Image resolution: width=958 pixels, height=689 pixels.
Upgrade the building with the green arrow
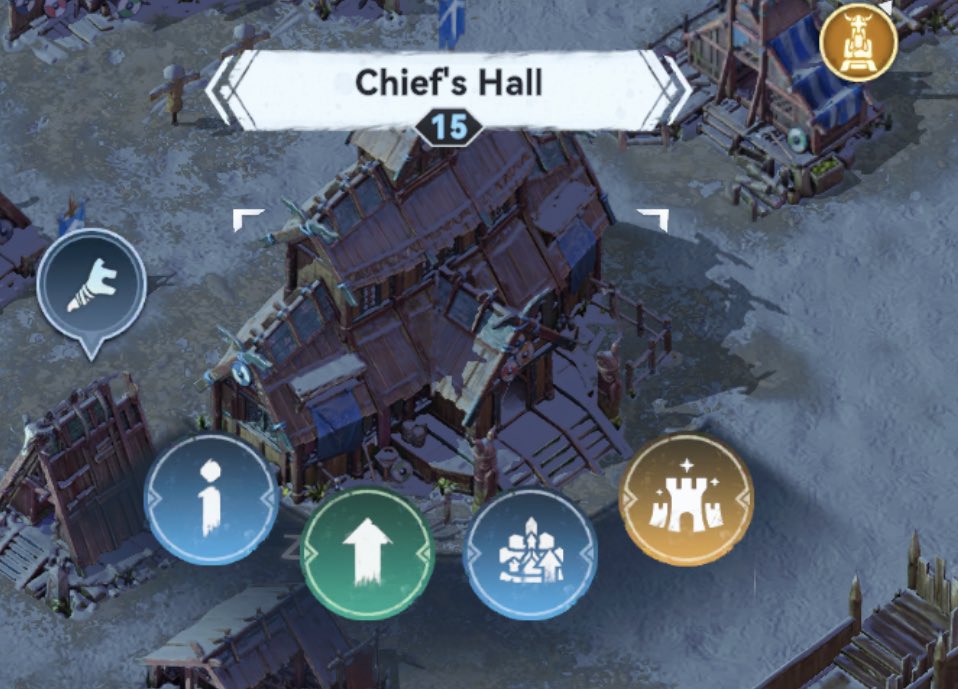click(367, 553)
